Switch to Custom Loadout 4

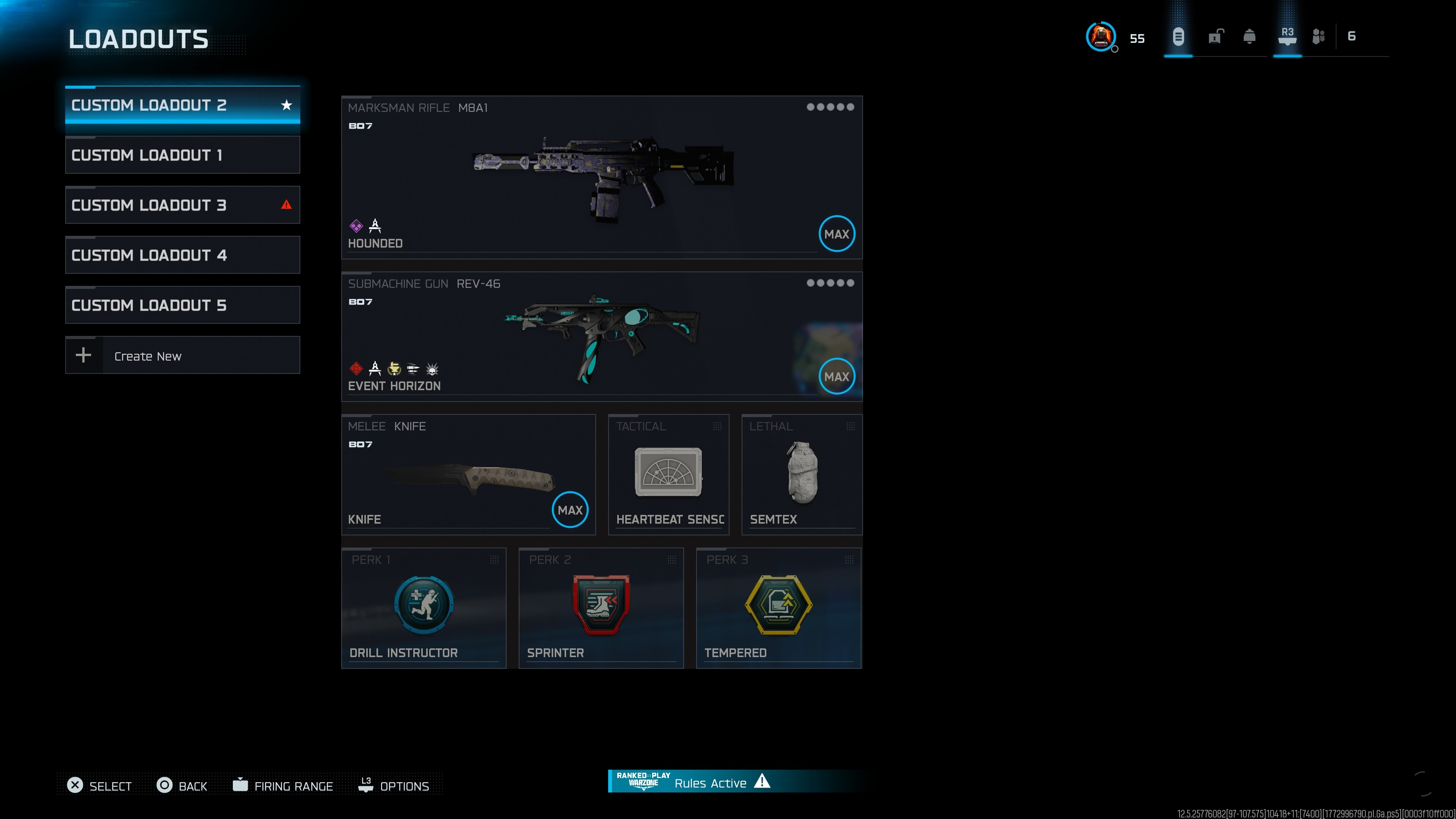click(182, 255)
